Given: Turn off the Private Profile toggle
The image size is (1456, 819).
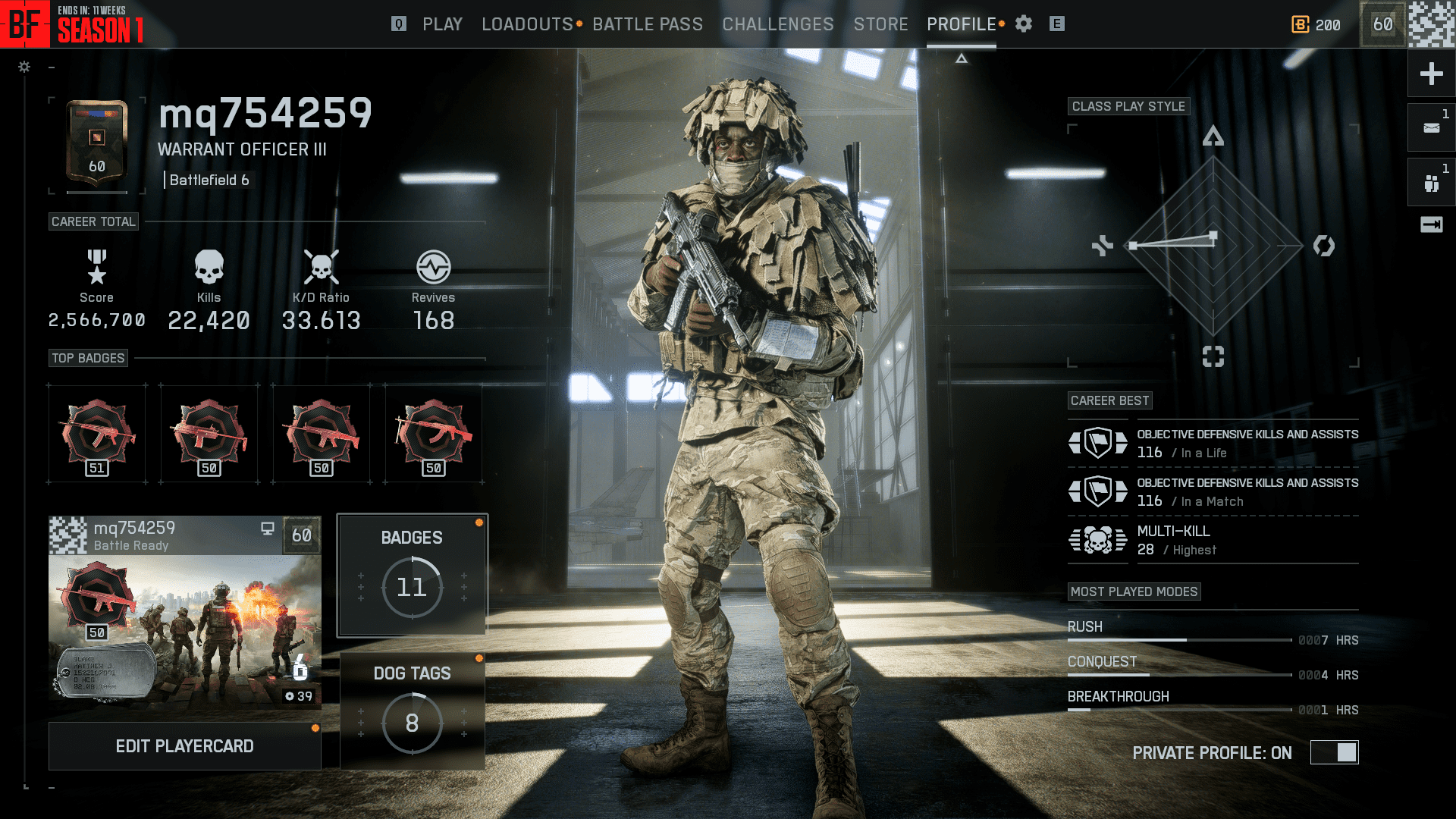Looking at the screenshot, I should [x=1334, y=752].
